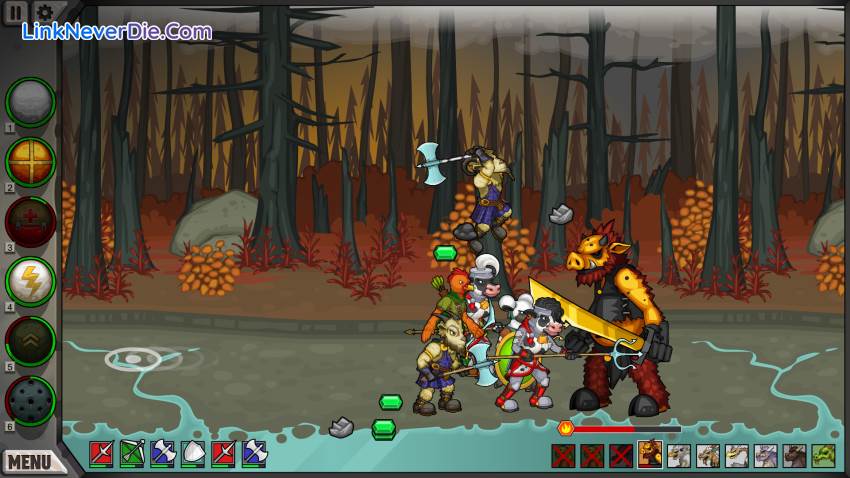Choose the purple-gray dragon enemy portrait
Screen dimensions: 850x478
(765, 456)
